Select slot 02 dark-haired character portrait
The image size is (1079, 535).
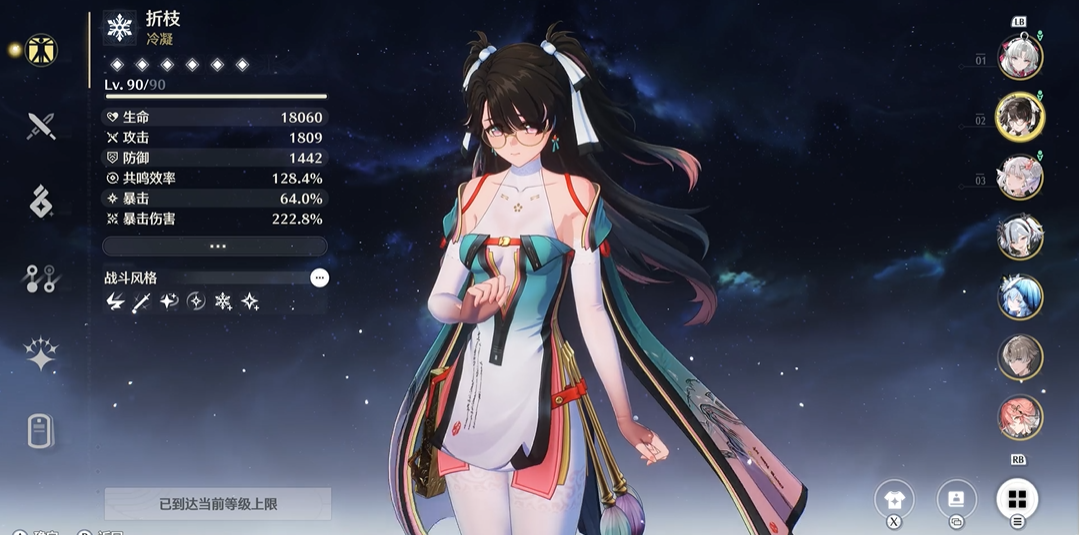pyautogui.click(x=1020, y=117)
